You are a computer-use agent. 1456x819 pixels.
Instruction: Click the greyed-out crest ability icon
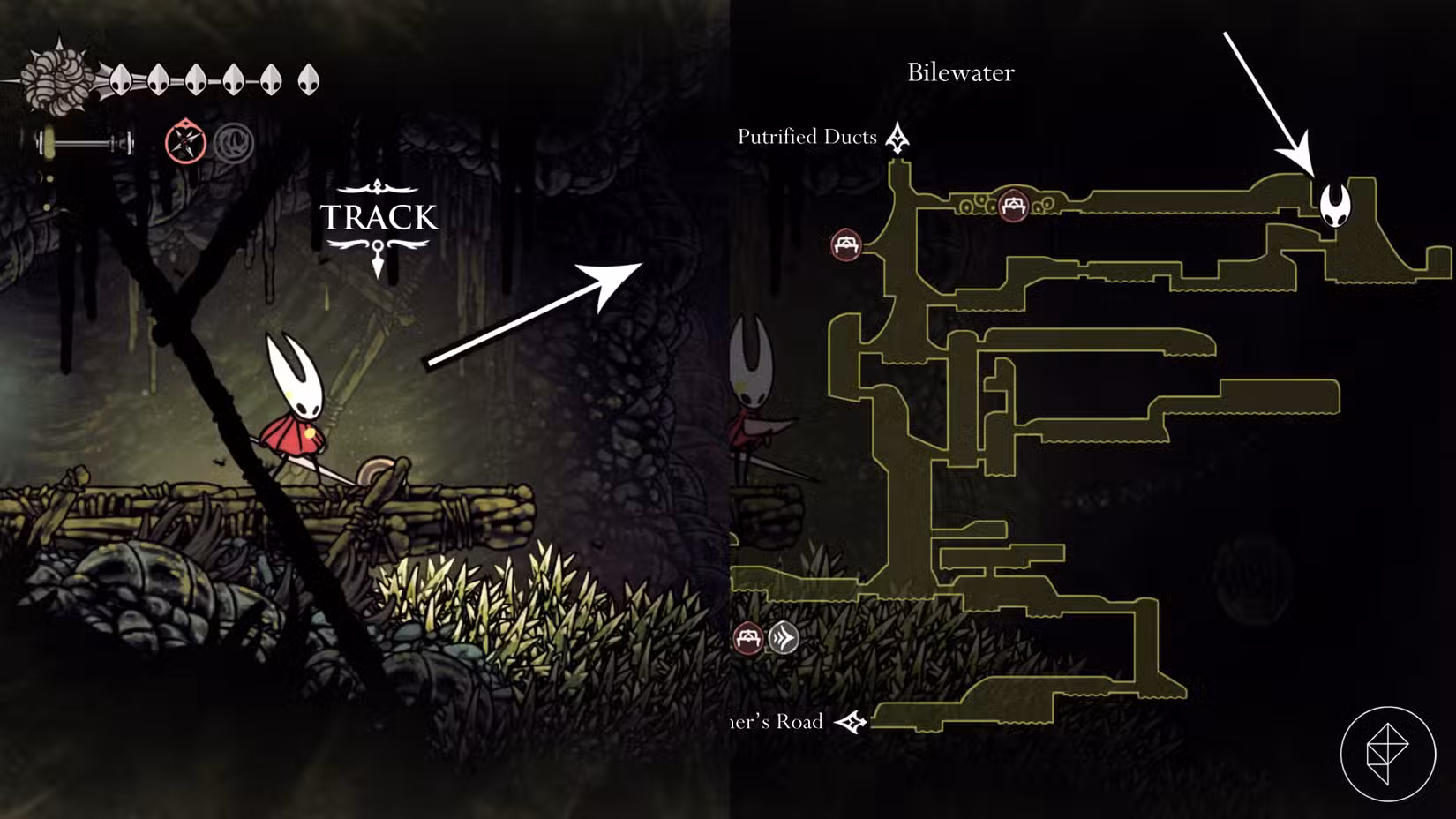236,141
